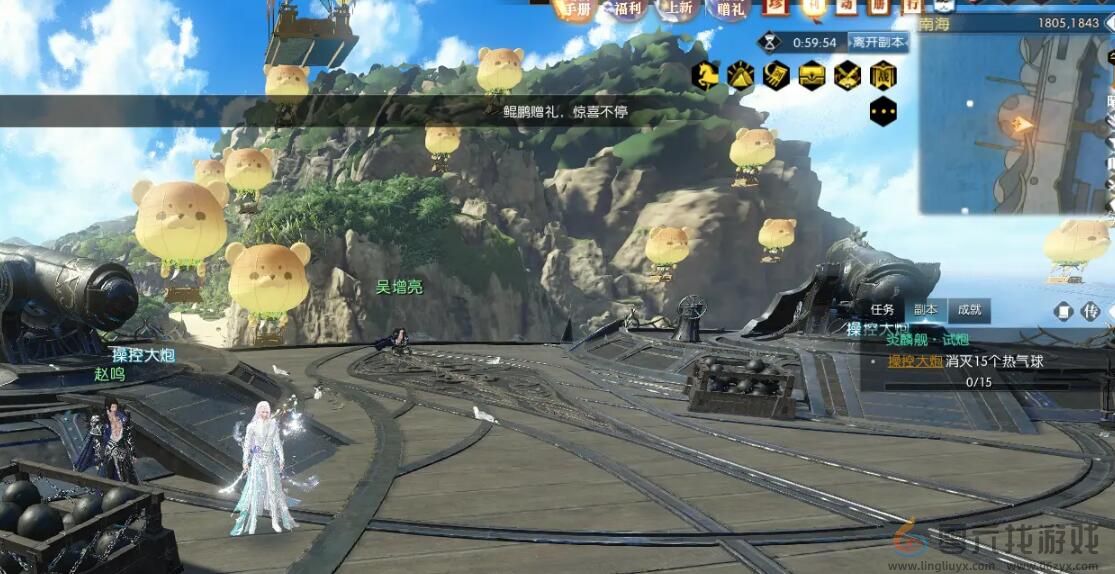
Task: Open the 上新 new arrivals menu
Action: (x=678, y=9)
